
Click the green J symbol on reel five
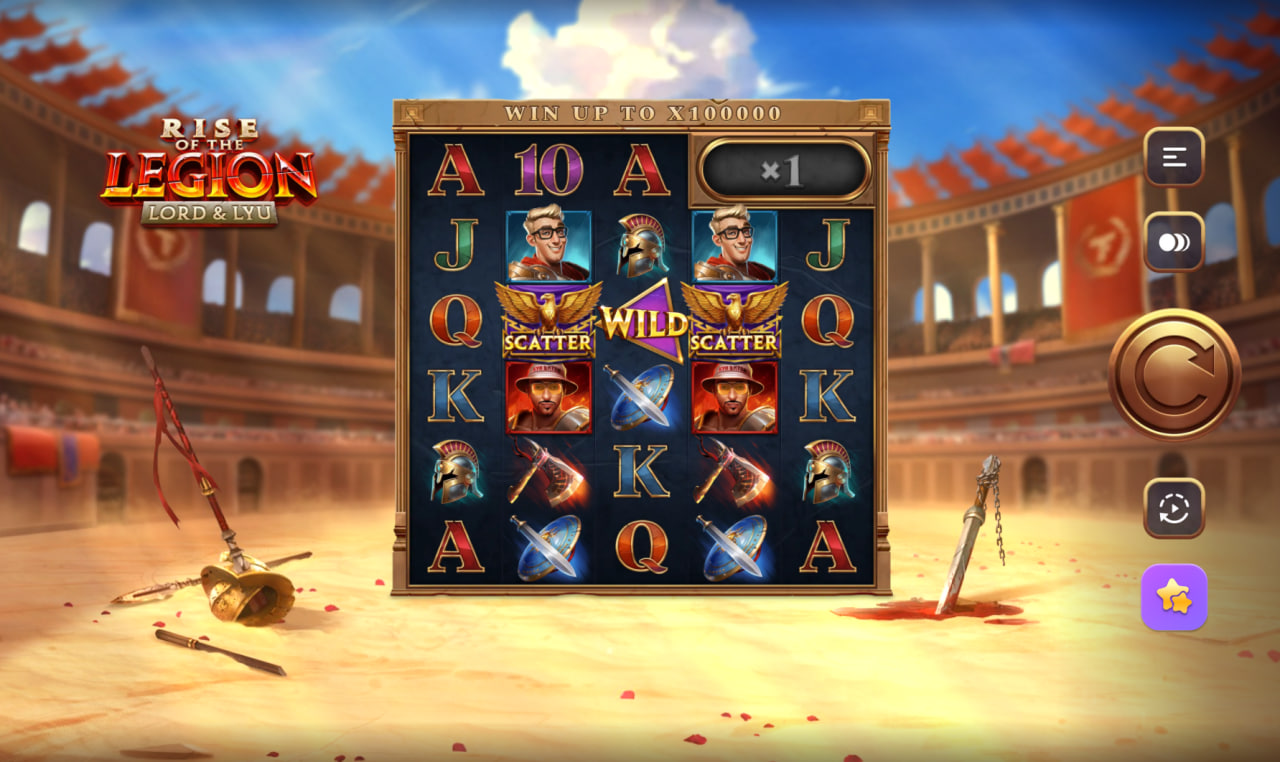pos(824,245)
